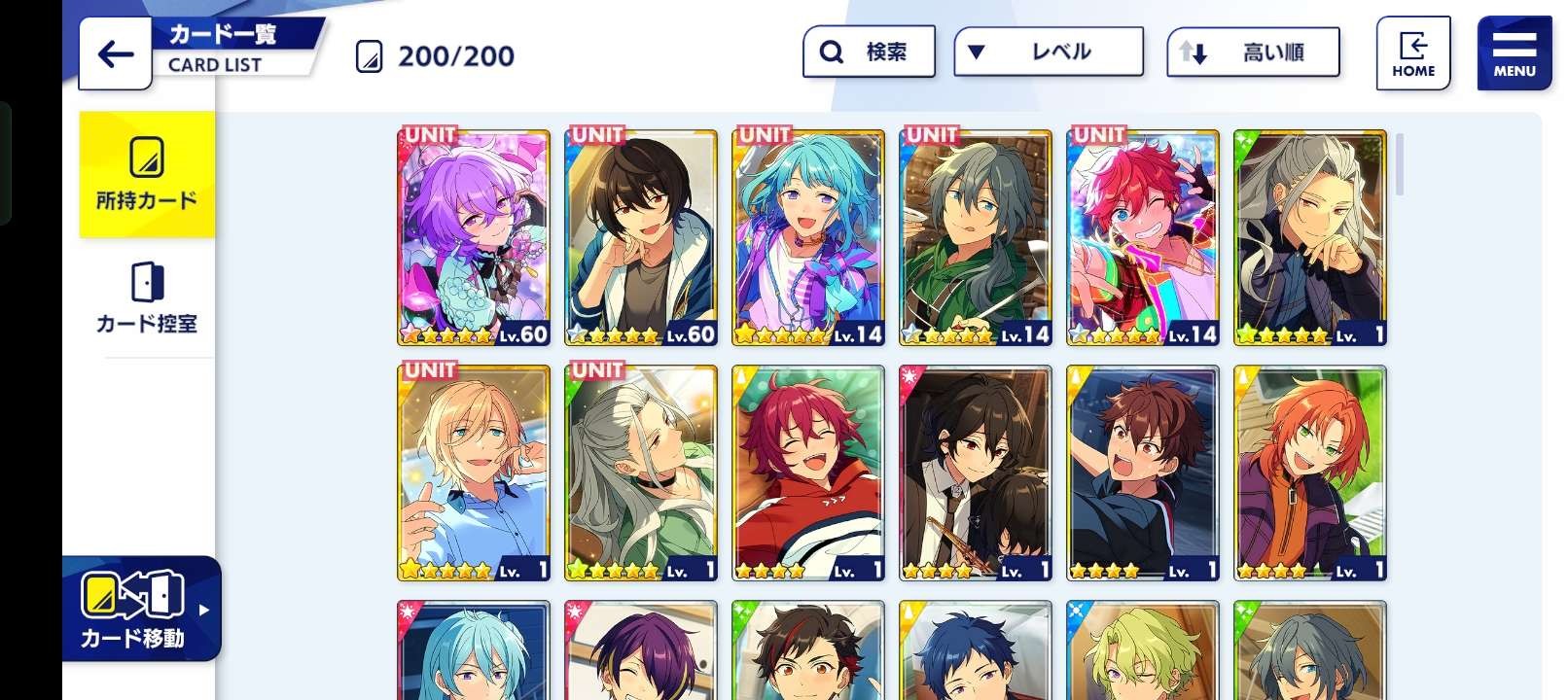Click the card list scrollbar
Image resolution: width=1568 pixels, height=700 pixels.
point(1400,165)
